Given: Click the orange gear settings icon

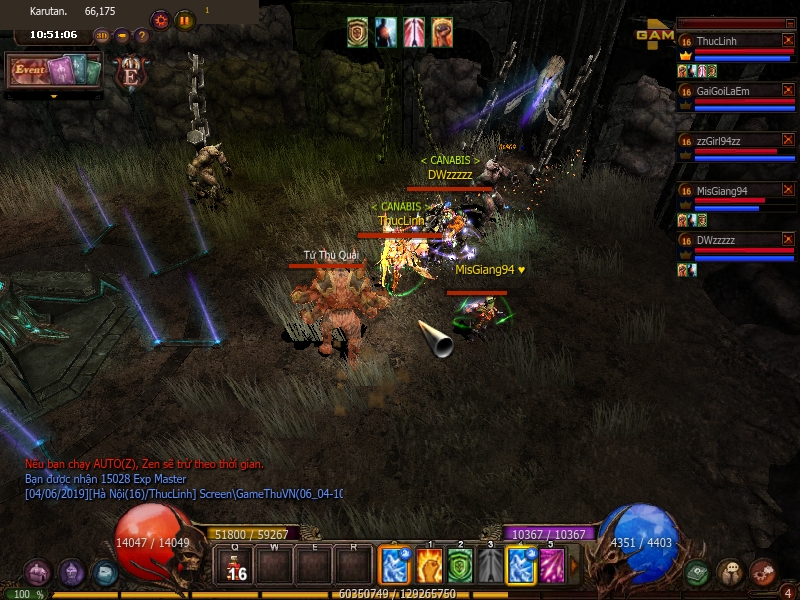Looking at the screenshot, I should (159, 19).
